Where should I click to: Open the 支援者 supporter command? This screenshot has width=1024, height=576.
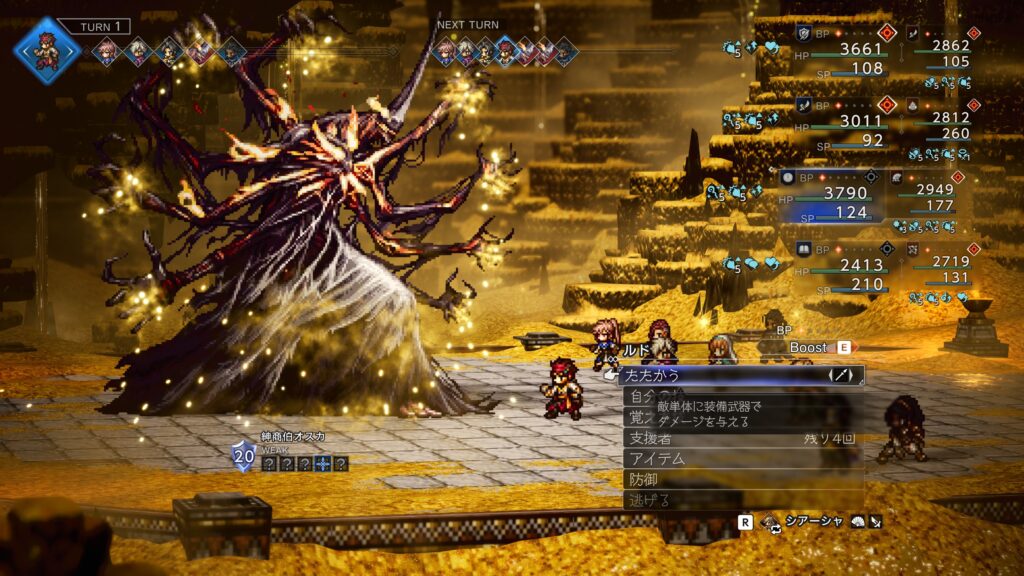[x=740, y=438]
